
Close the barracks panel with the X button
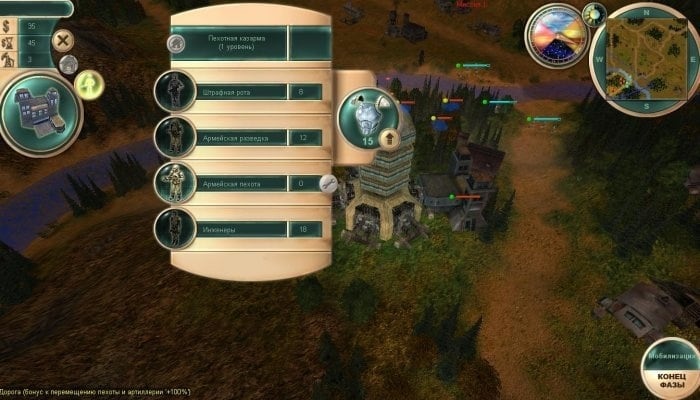[x=63, y=41]
